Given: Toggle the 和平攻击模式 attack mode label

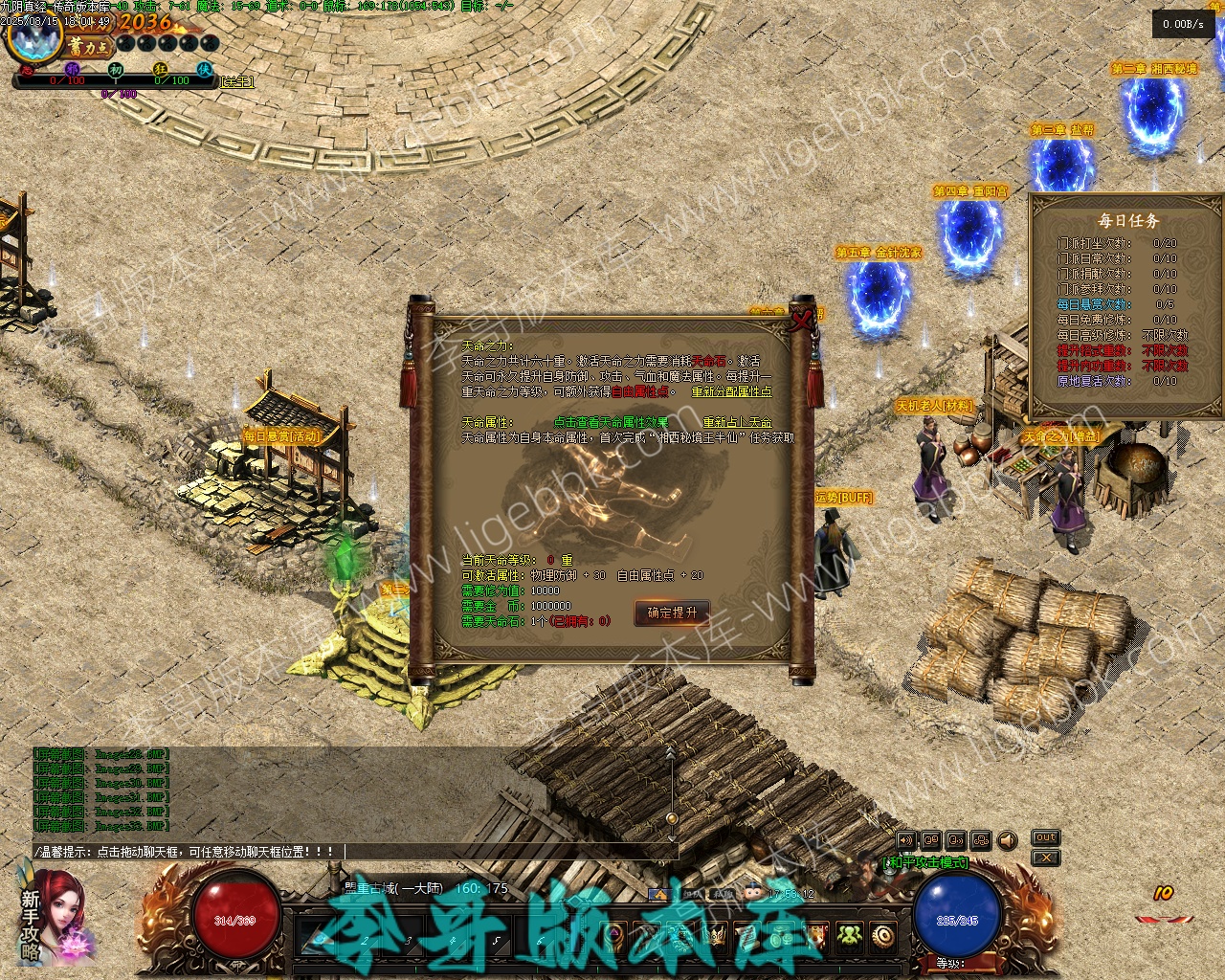Looking at the screenshot, I should (x=925, y=862).
